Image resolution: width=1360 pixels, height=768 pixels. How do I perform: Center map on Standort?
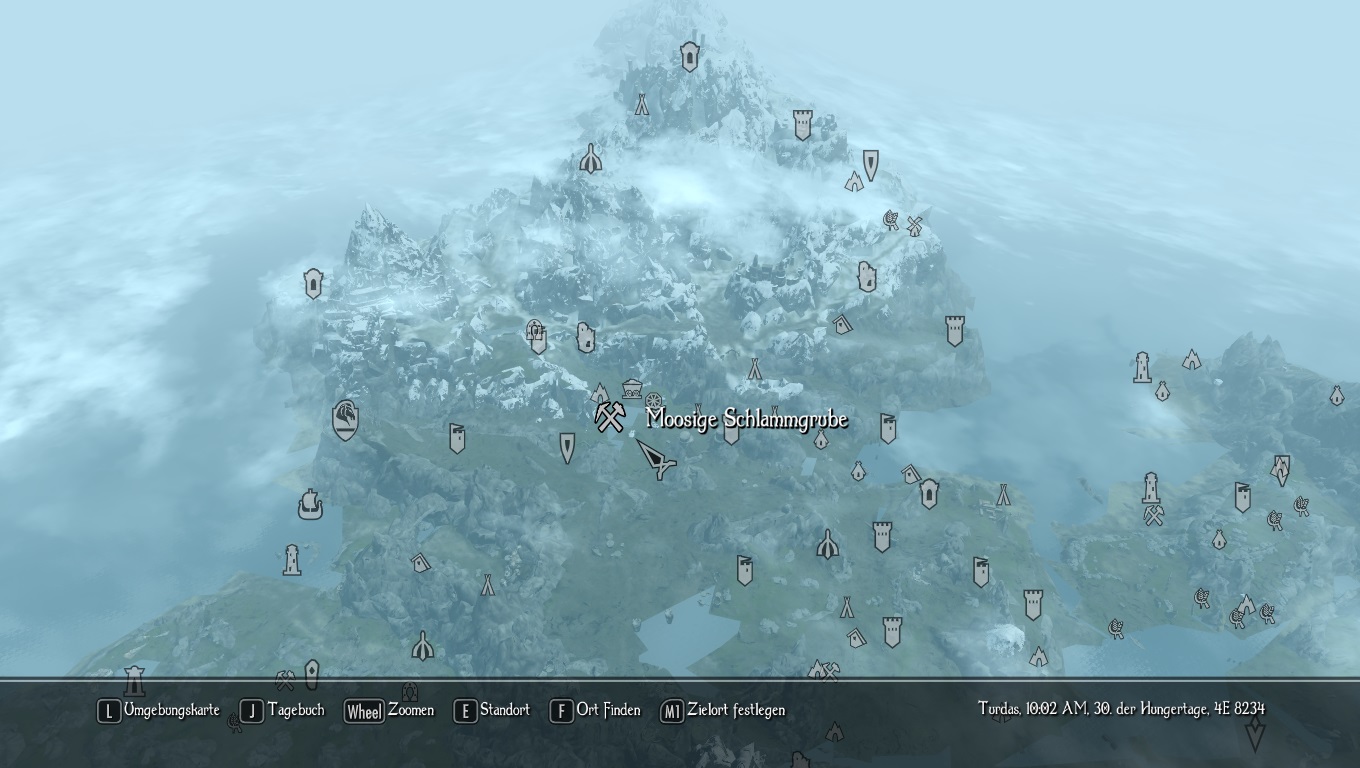[x=492, y=711]
